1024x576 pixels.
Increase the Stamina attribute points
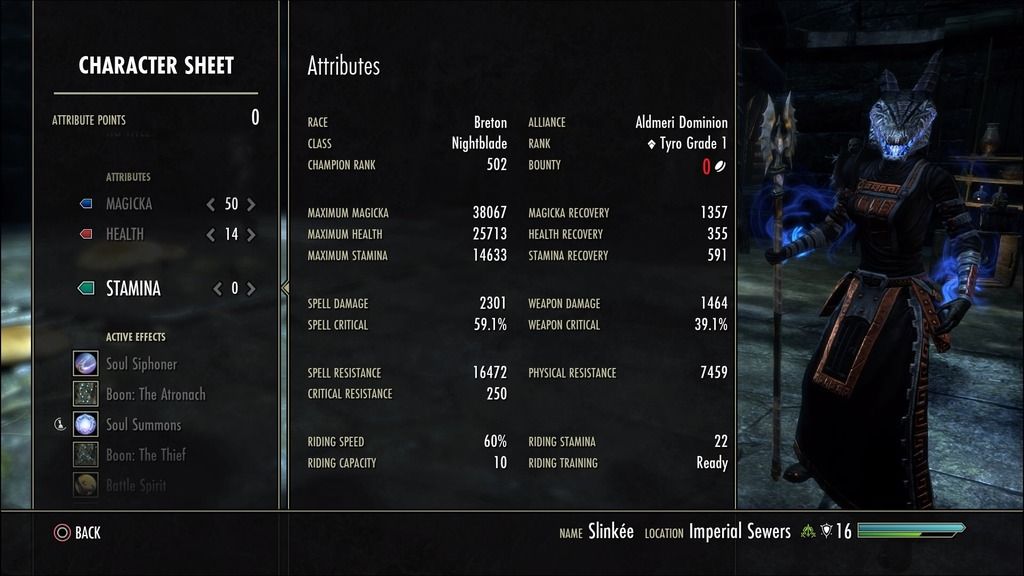[251, 289]
